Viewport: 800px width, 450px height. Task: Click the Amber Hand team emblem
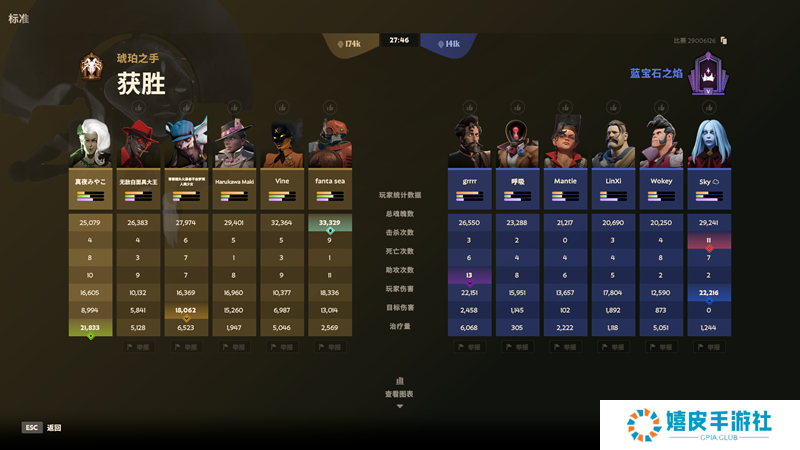point(91,67)
